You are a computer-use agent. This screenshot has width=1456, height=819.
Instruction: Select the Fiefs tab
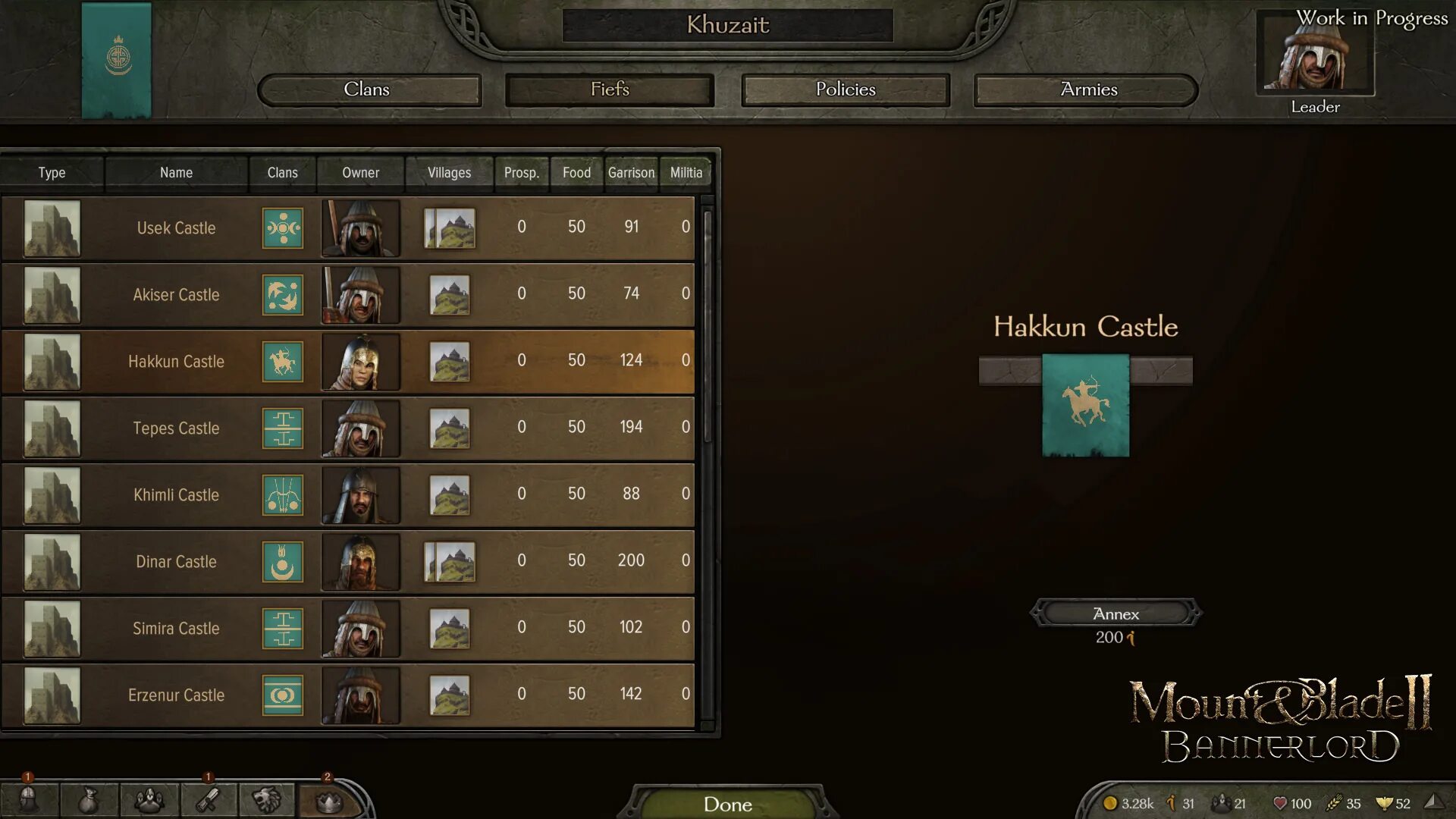tap(610, 89)
